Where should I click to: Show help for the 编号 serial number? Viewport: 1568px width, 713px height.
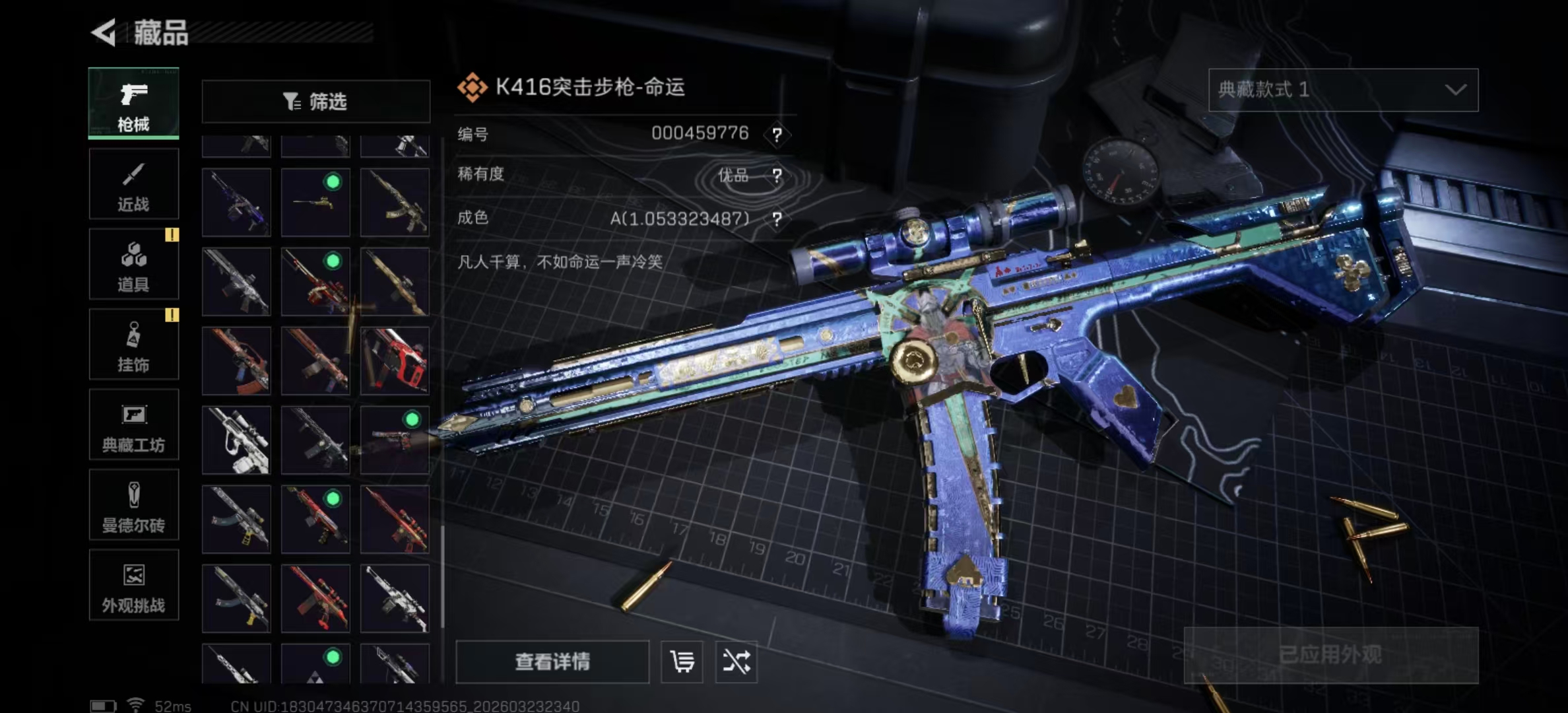coord(777,135)
